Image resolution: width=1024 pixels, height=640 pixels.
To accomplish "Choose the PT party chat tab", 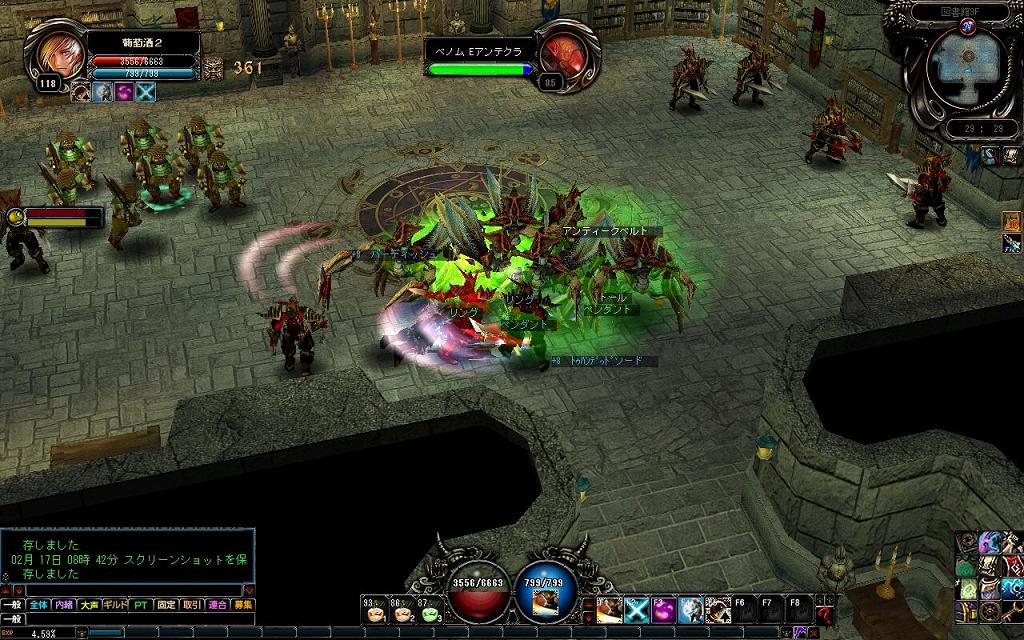I will [143, 605].
